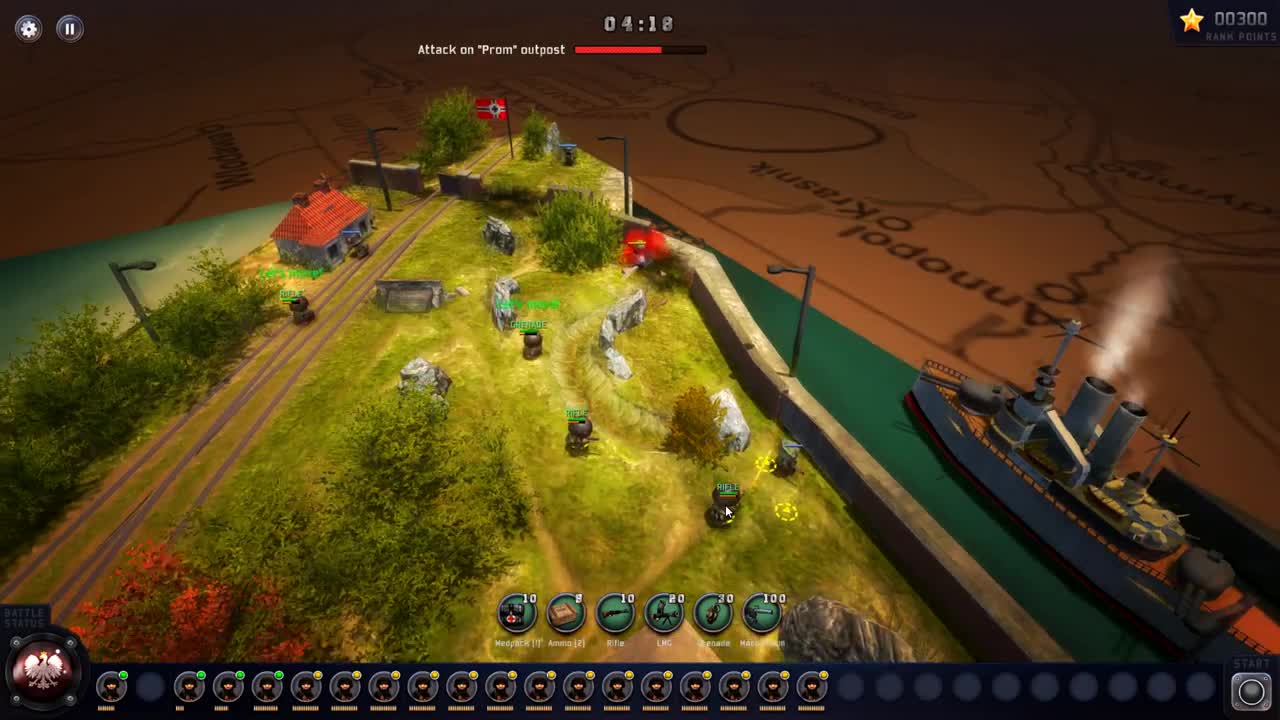The height and width of the screenshot is (720, 1280).
Task: Expand the Start panel at bottom right
Action: [1251, 689]
